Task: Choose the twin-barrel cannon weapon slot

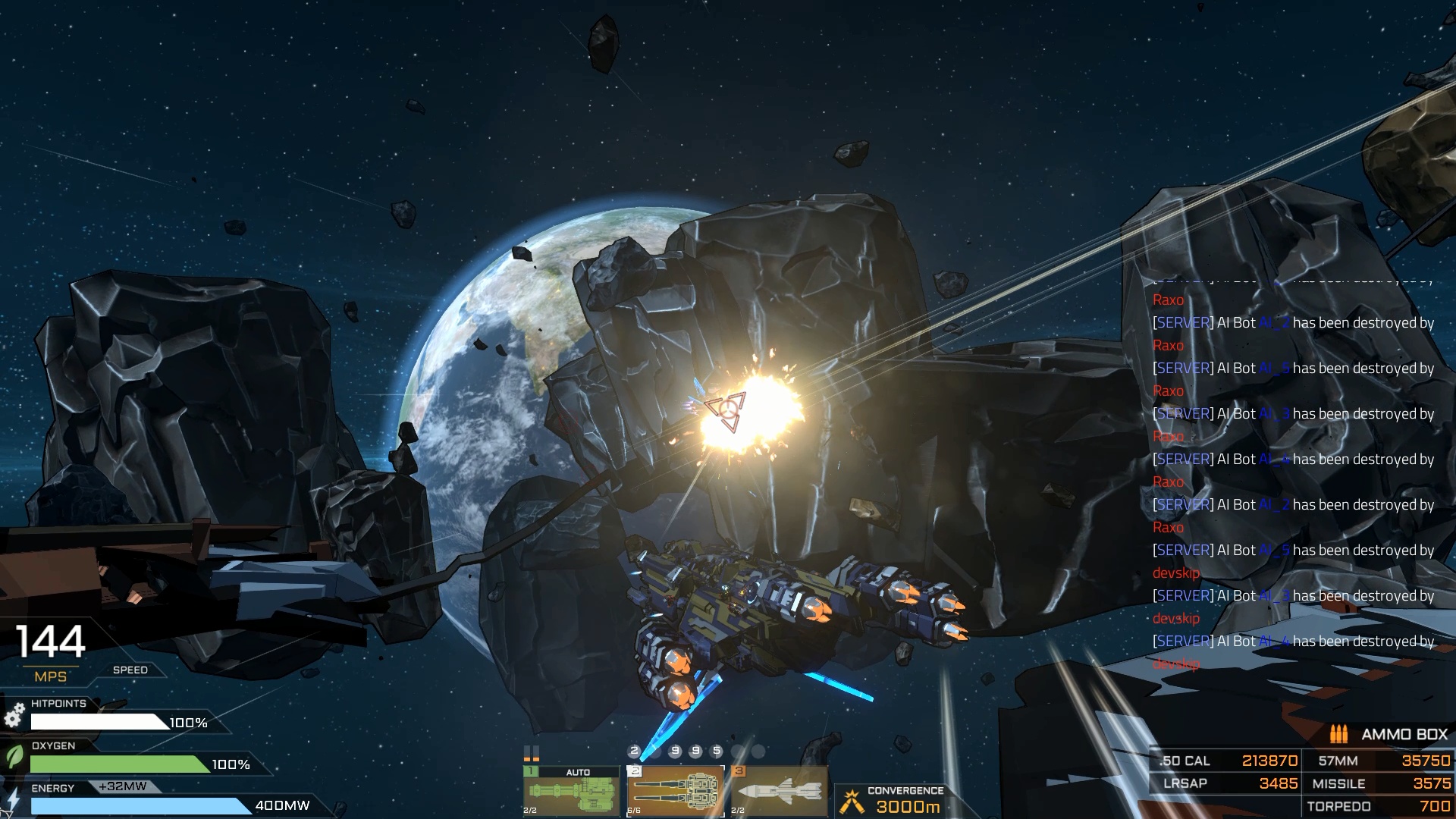Action: click(x=675, y=791)
